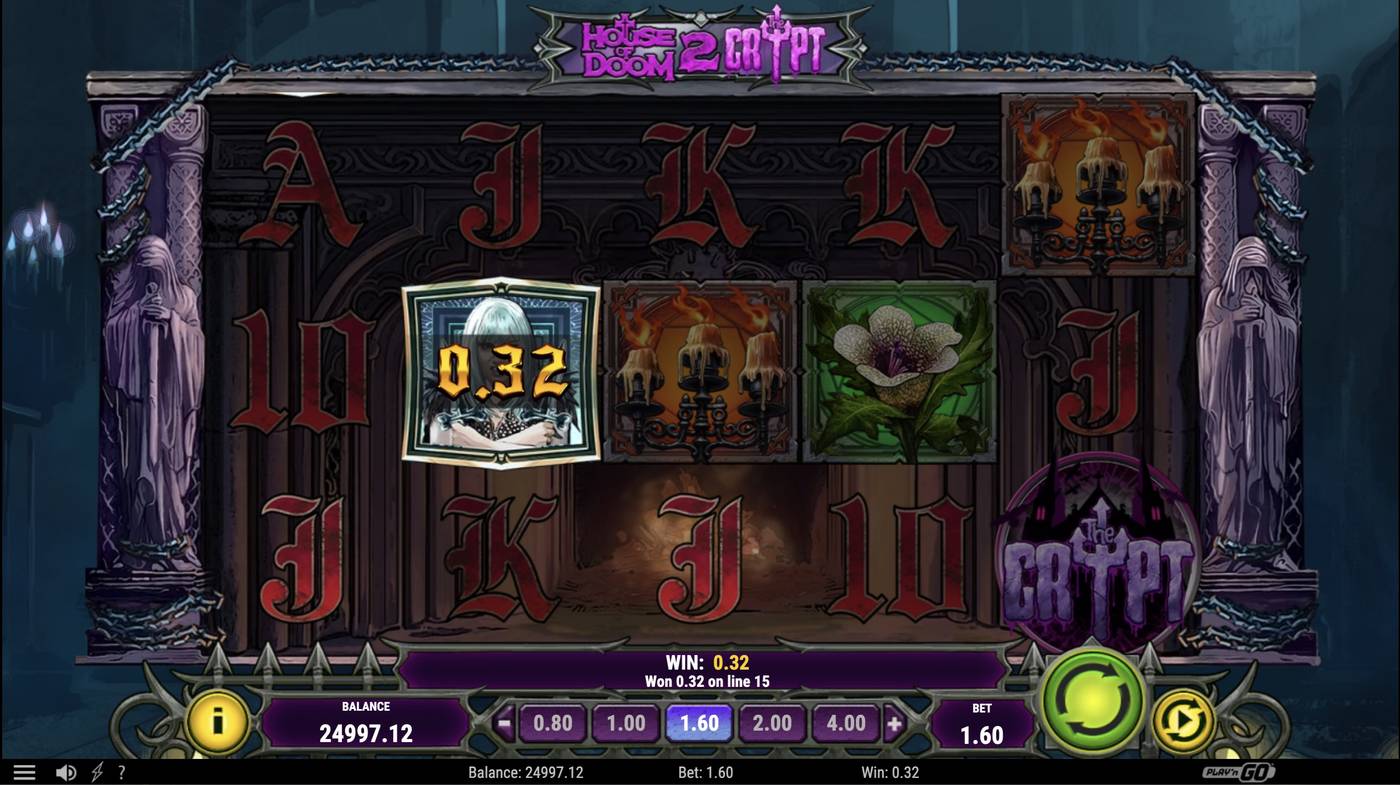Click the yellow info (i) button
The height and width of the screenshot is (785, 1400).
point(218,722)
